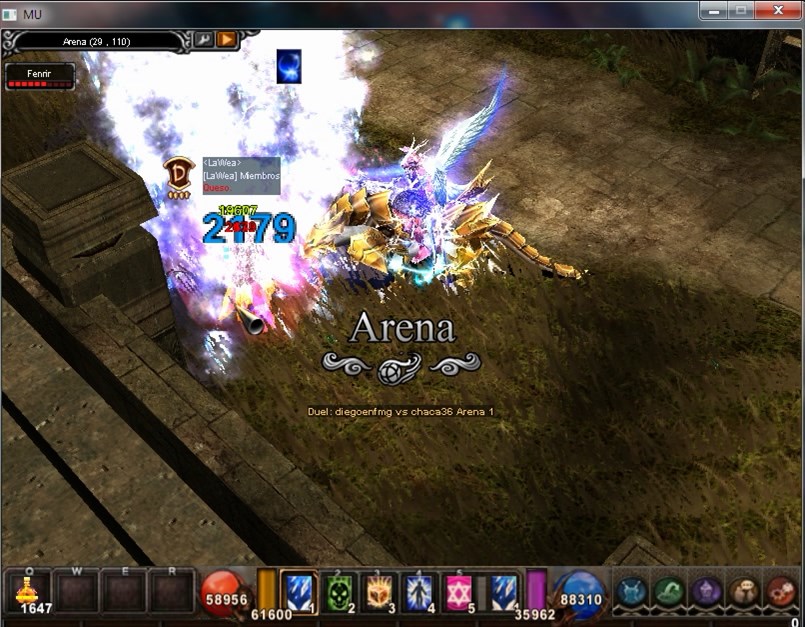Open the blue round menu button
Screen dimensions: 805x627
click(631, 592)
